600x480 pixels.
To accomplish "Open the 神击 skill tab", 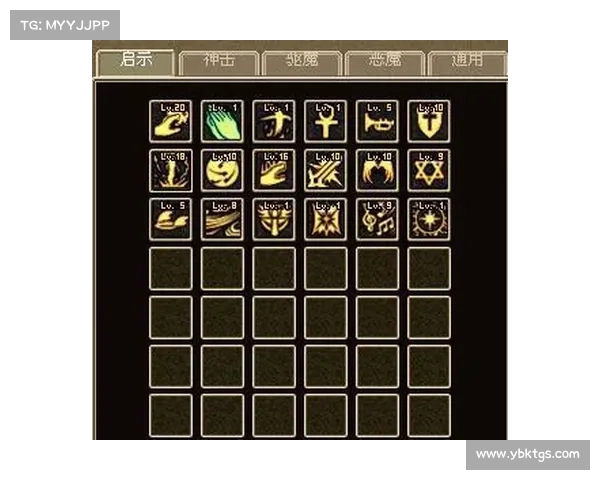I will (219, 62).
